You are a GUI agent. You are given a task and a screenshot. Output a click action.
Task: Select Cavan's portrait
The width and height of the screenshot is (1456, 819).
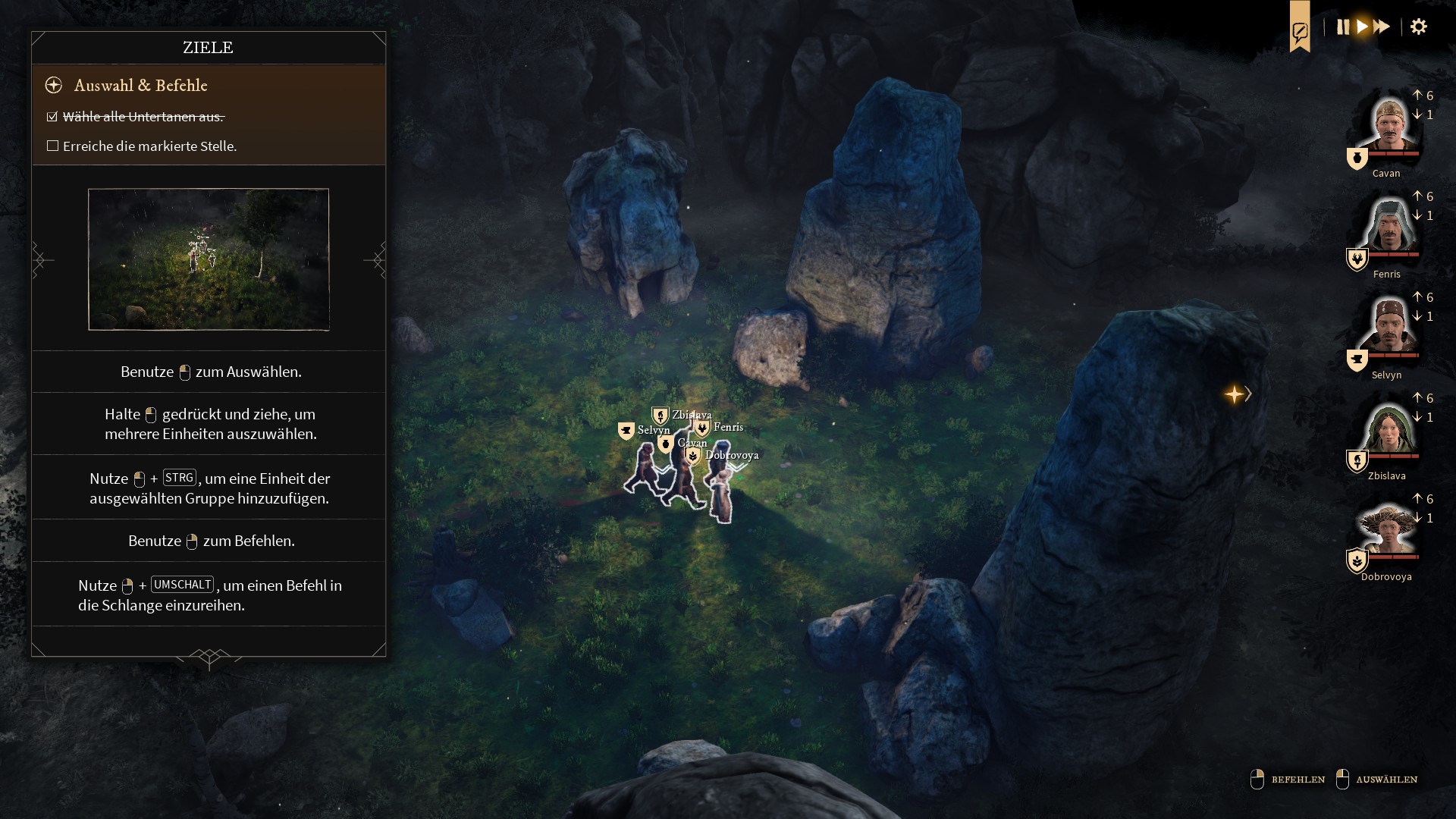1388,125
